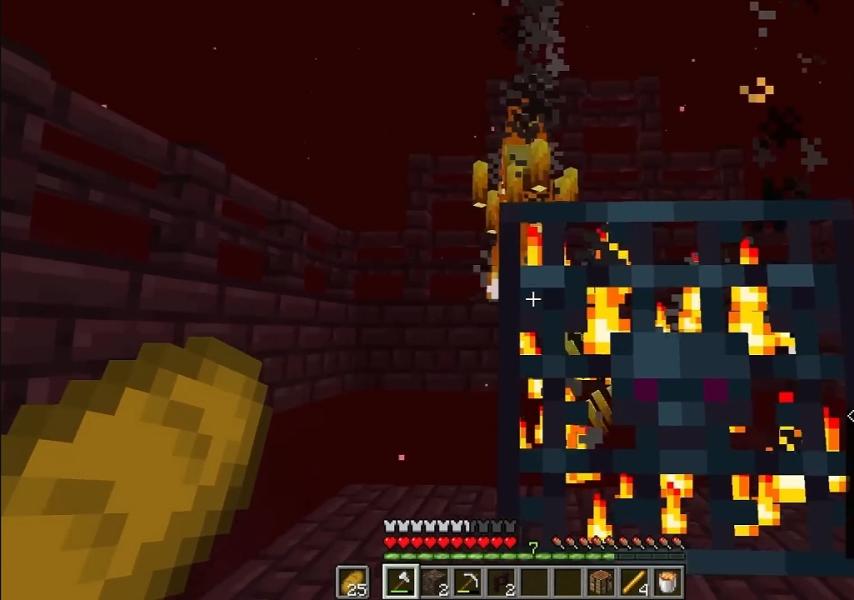Select the stack of four sticks
854x600 pixels.
(x=632, y=580)
